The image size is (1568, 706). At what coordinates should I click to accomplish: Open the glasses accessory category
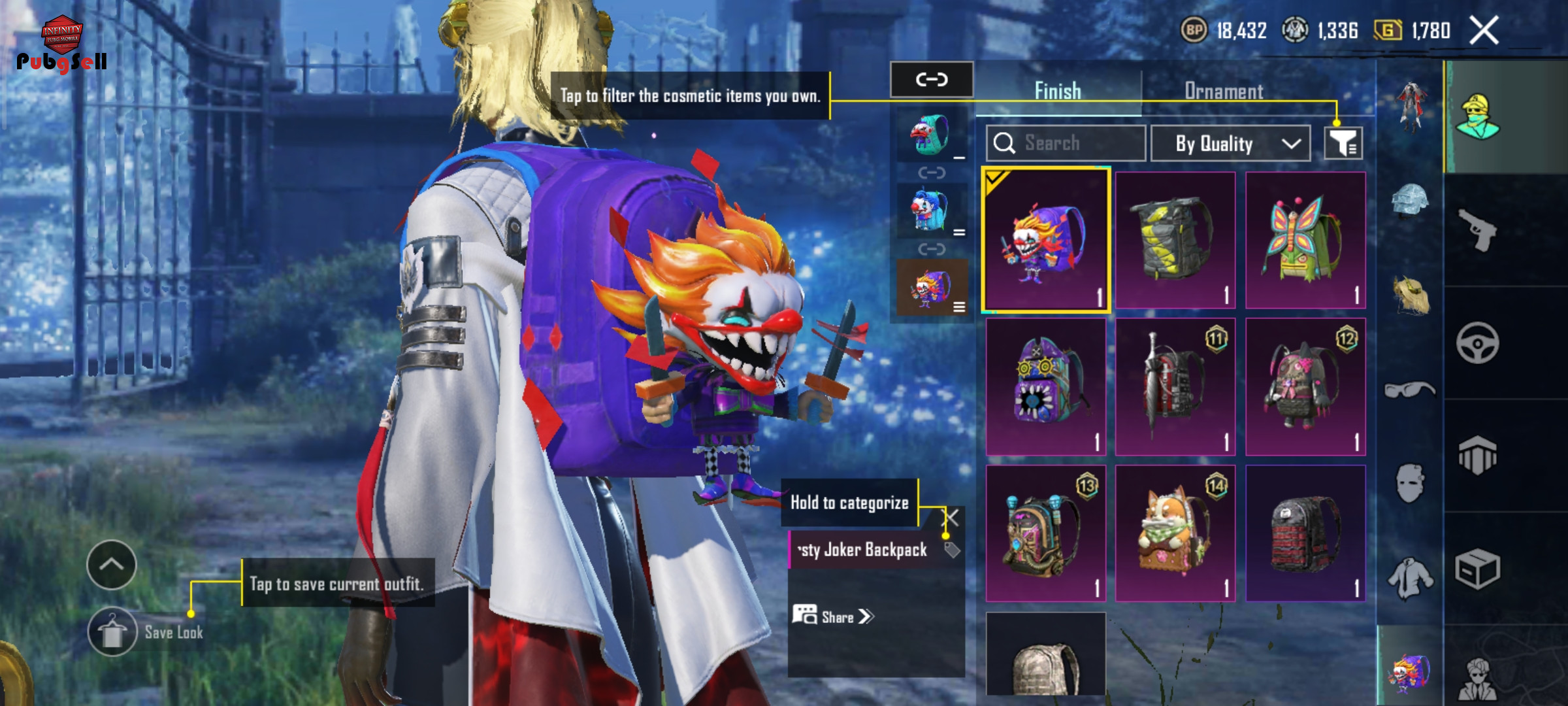pos(1410,390)
